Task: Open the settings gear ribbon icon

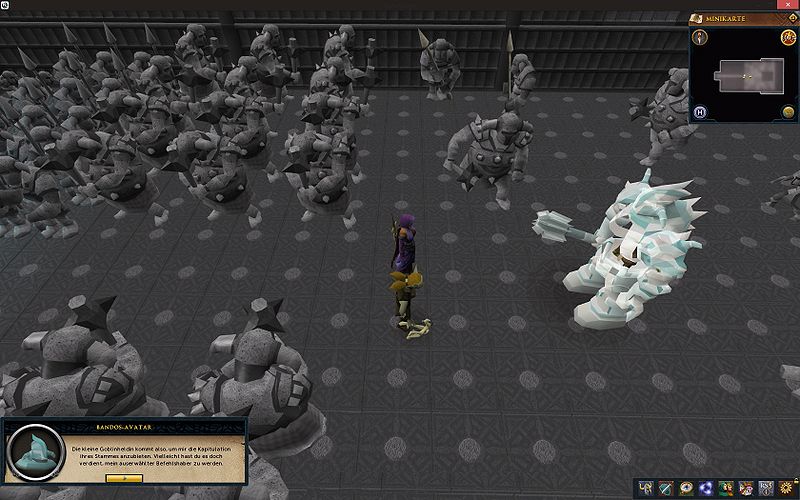Action: coord(785,488)
